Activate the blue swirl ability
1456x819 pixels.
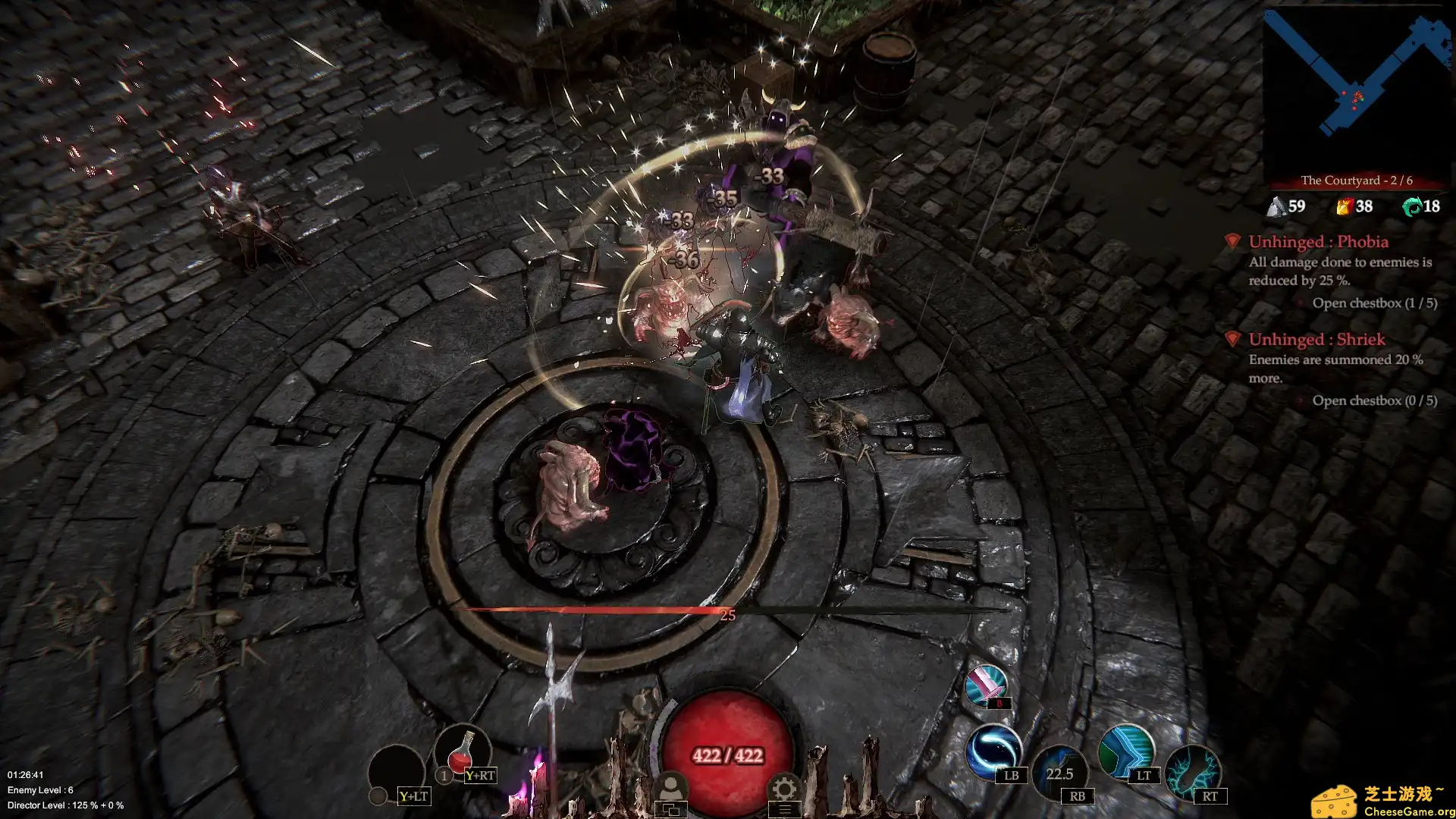(x=993, y=750)
